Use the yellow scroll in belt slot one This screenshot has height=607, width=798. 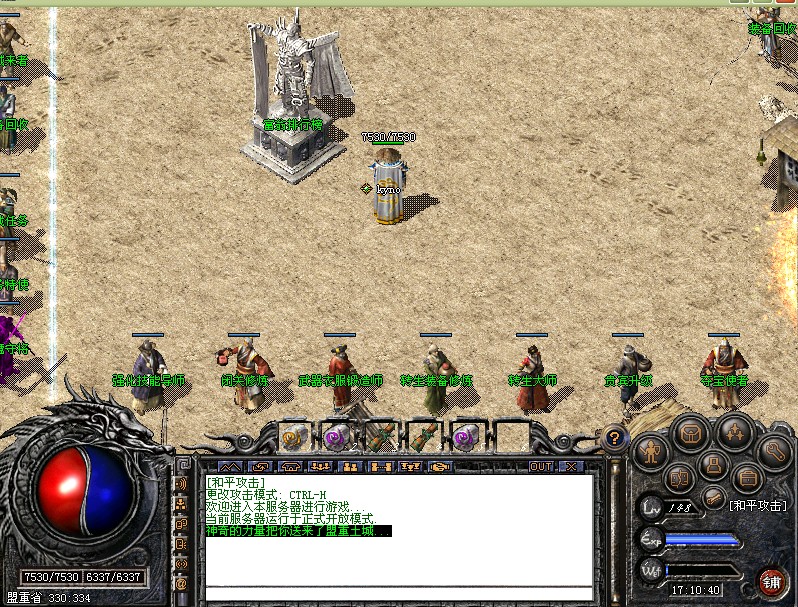(x=293, y=436)
